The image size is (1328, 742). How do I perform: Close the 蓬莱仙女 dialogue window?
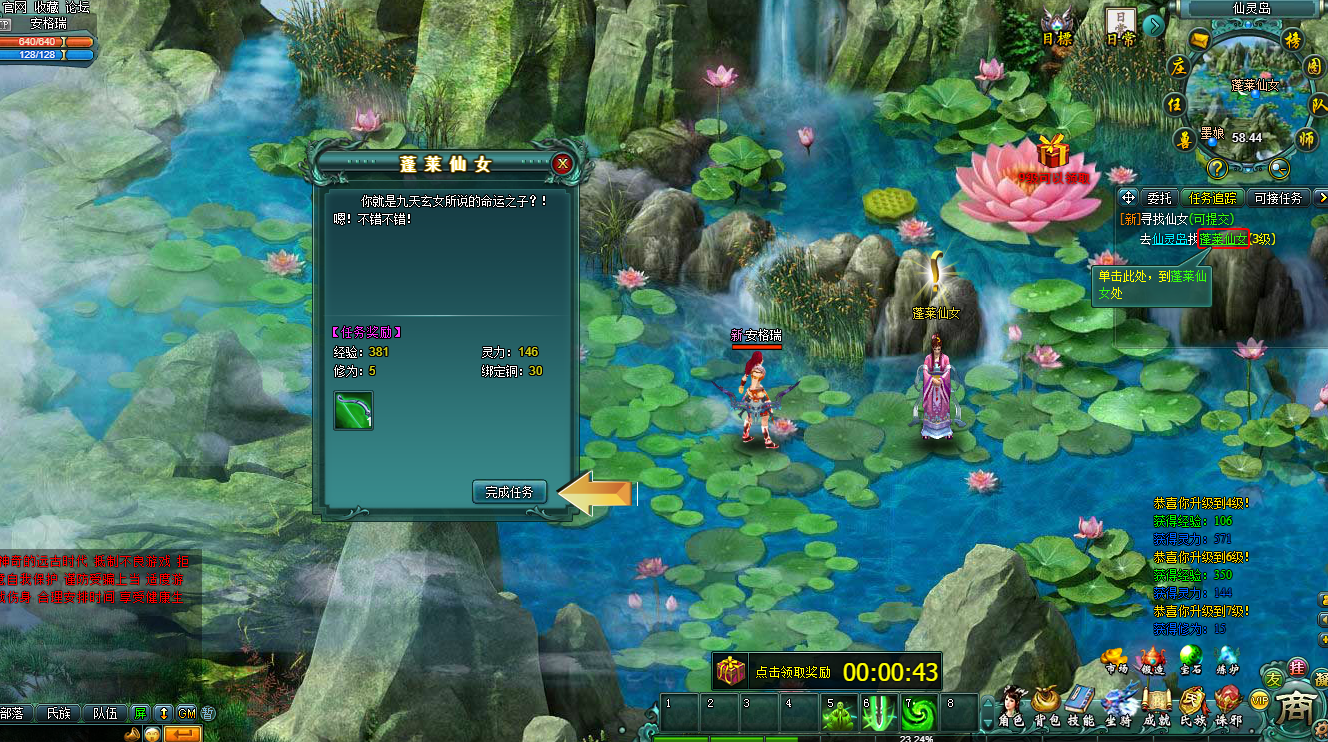pyautogui.click(x=563, y=164)
